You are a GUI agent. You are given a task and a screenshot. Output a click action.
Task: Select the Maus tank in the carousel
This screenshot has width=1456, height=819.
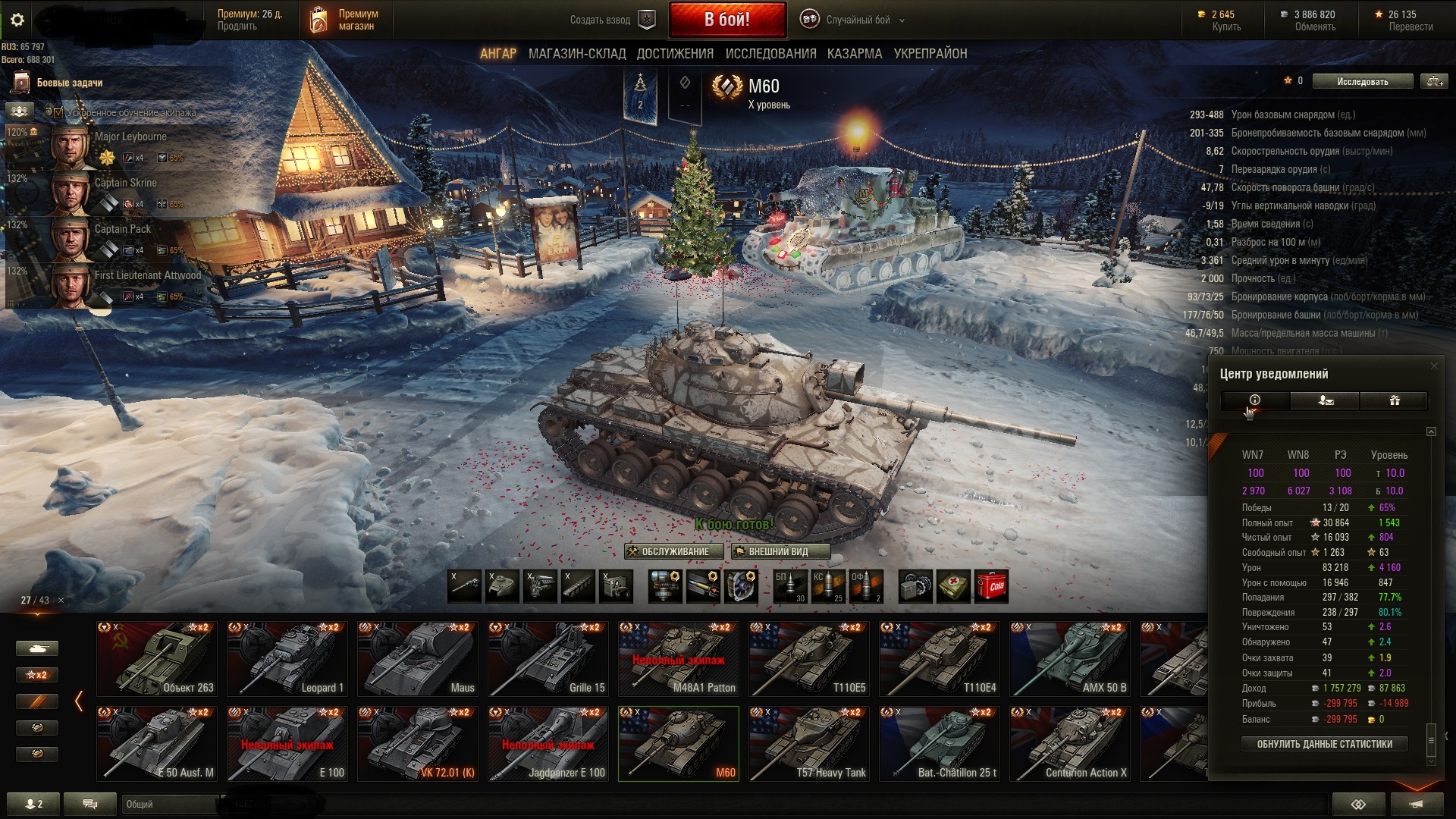click(418, 658)
